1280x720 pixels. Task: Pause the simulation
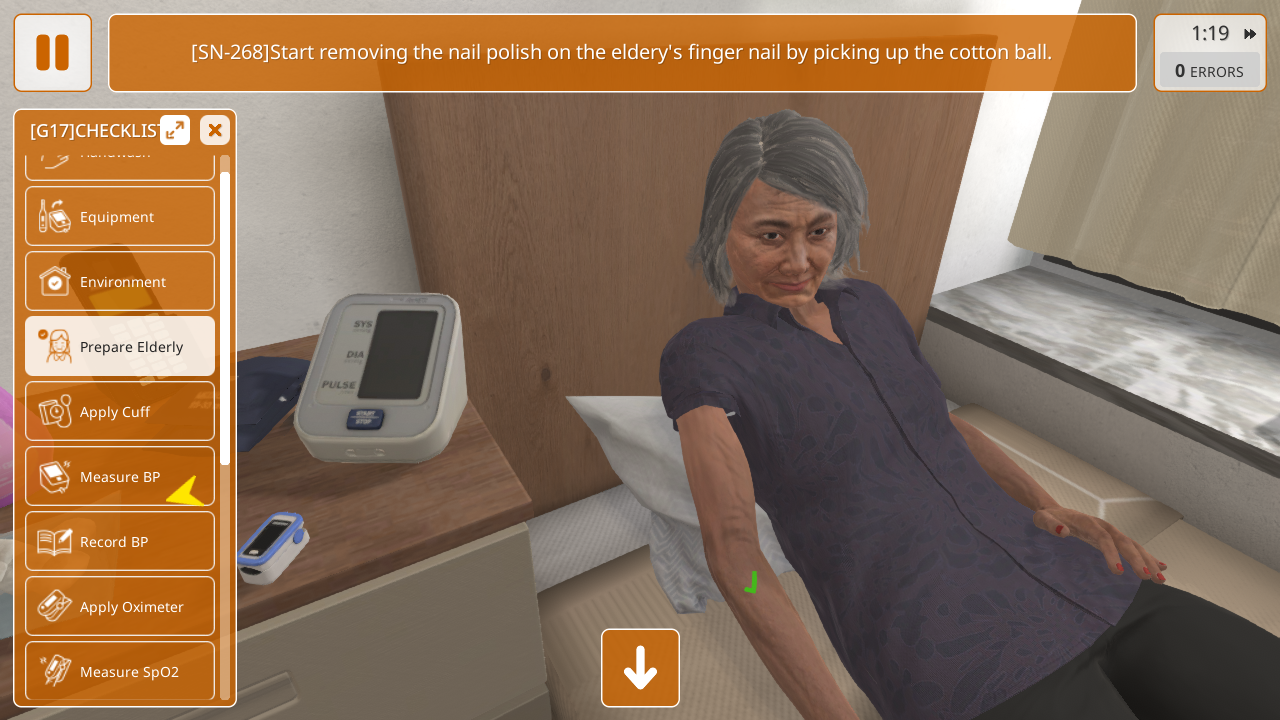(x=52, y=53)
